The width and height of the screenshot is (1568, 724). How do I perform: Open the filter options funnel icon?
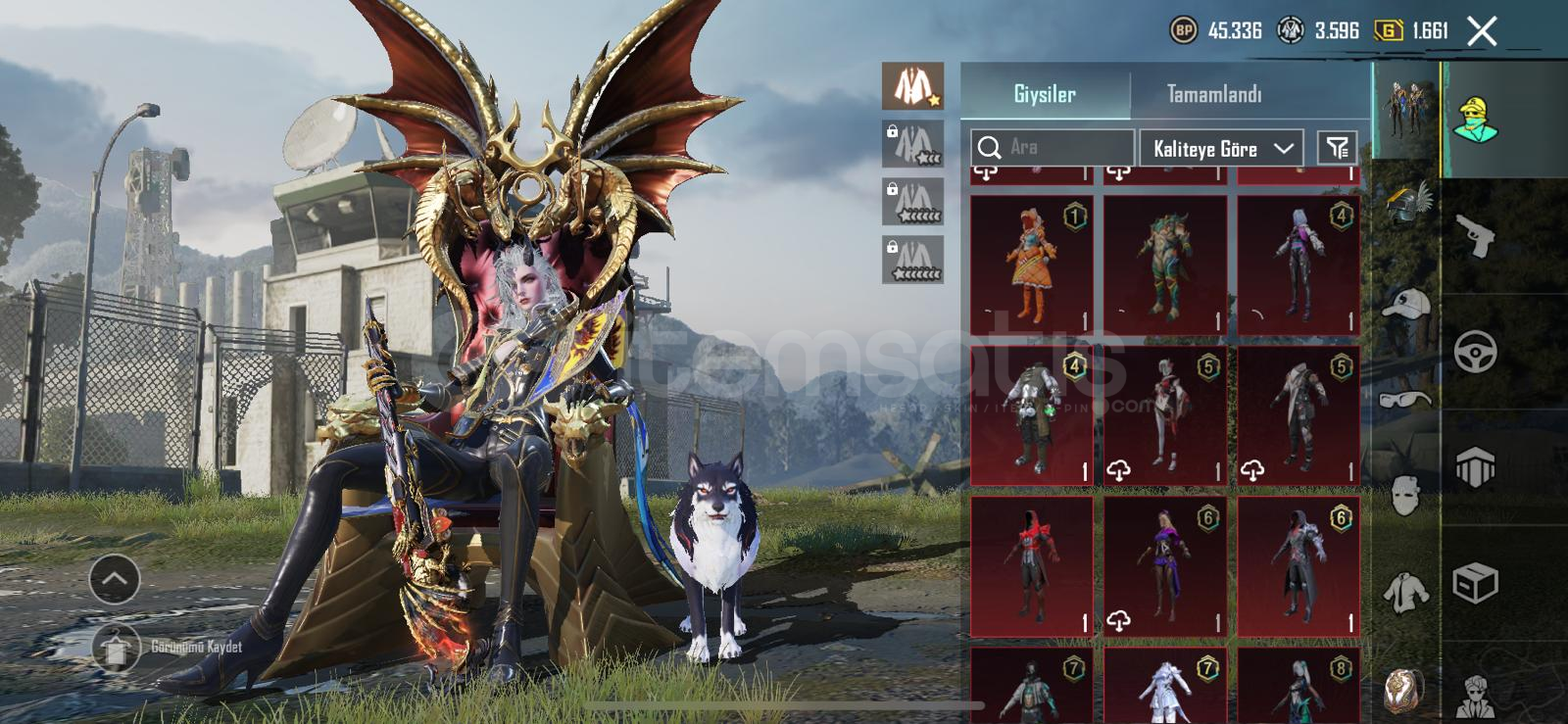[1337, 148]
